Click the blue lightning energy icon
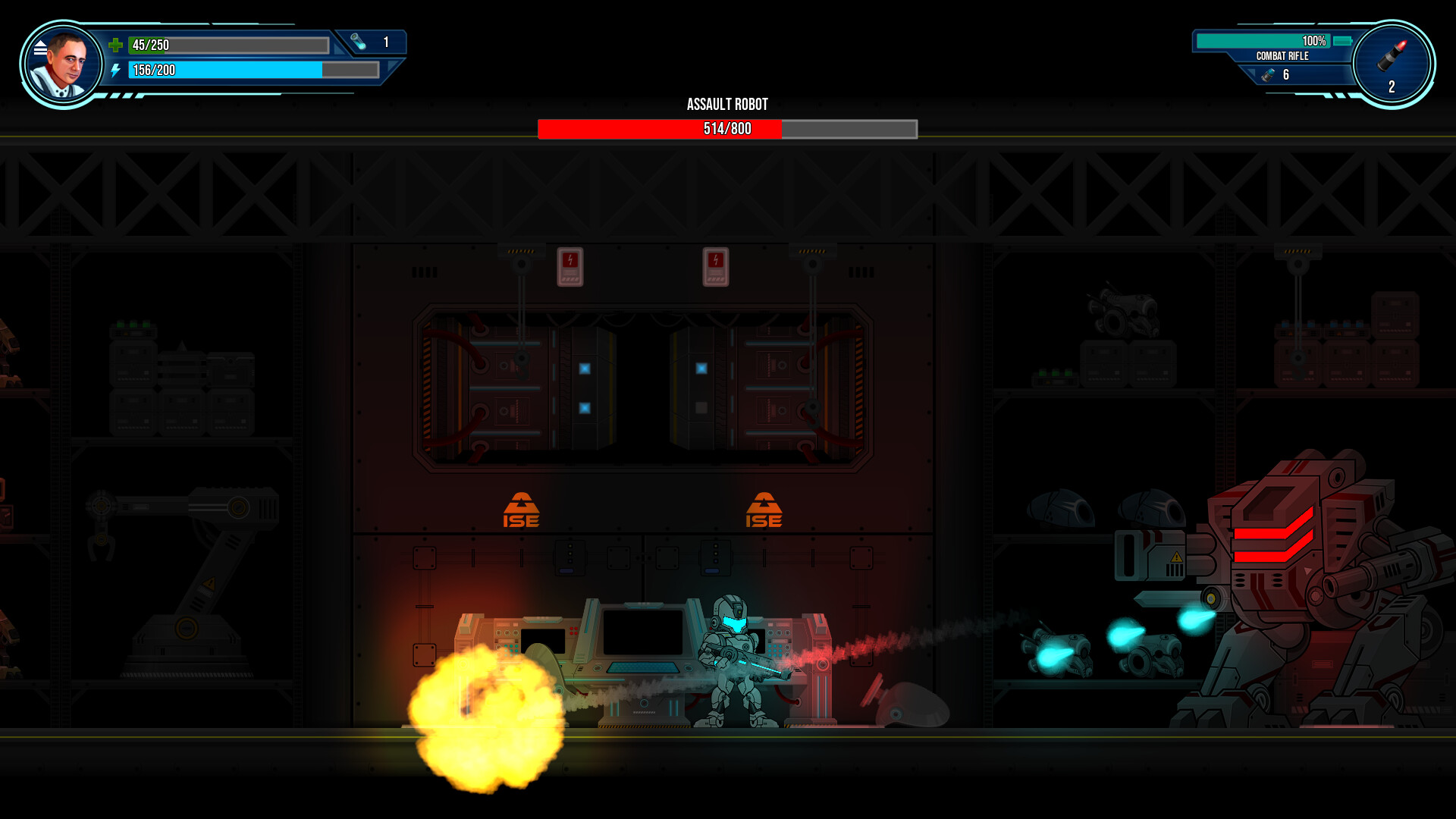 point(116,71)
